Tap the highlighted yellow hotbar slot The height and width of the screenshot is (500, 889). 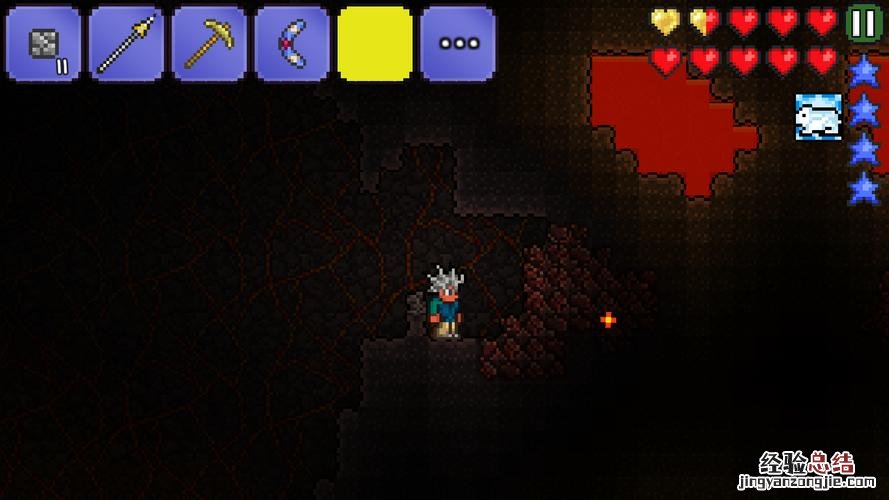pos(375,44)
